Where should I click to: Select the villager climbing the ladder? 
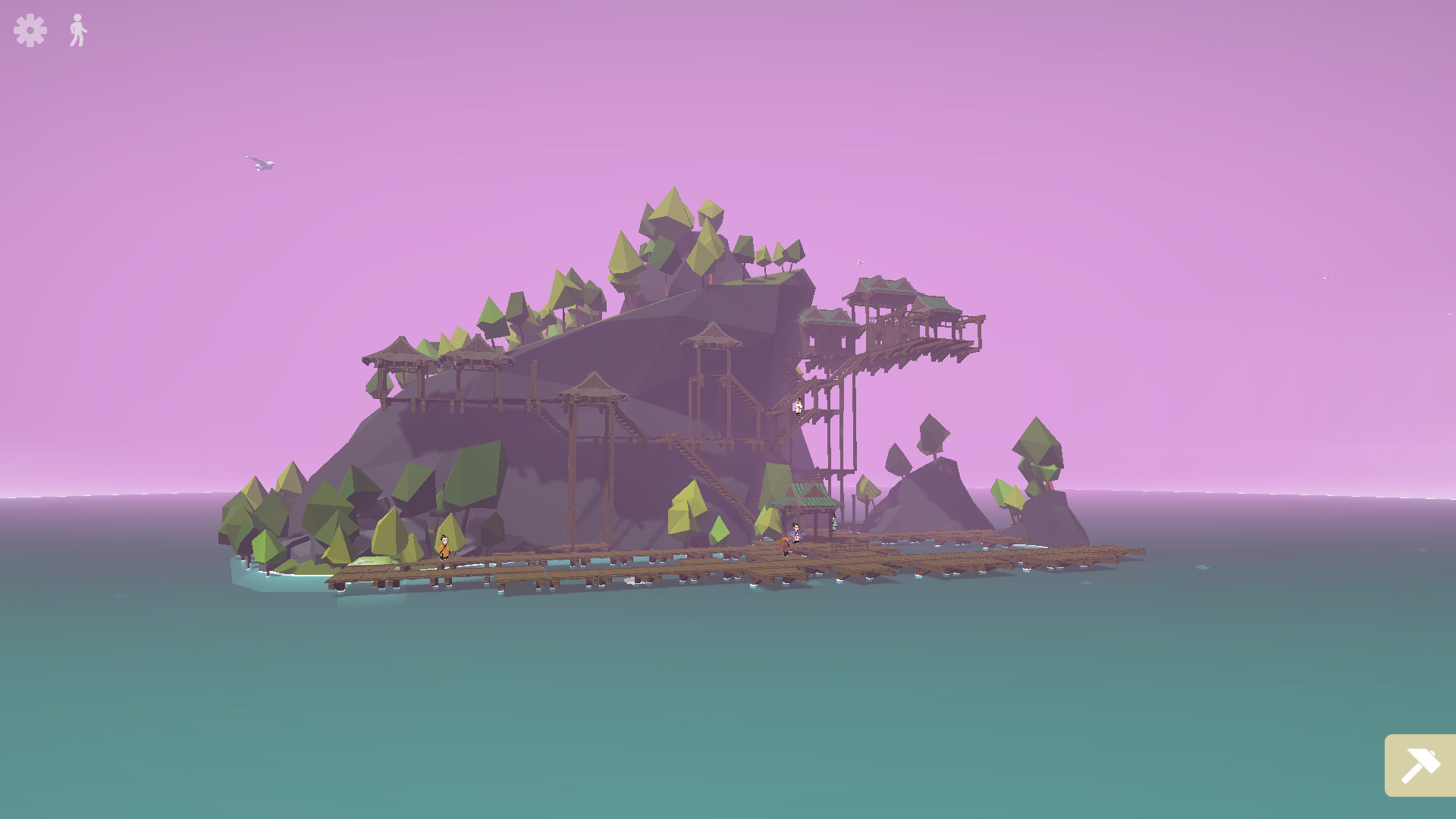click(x=799, y=406)
